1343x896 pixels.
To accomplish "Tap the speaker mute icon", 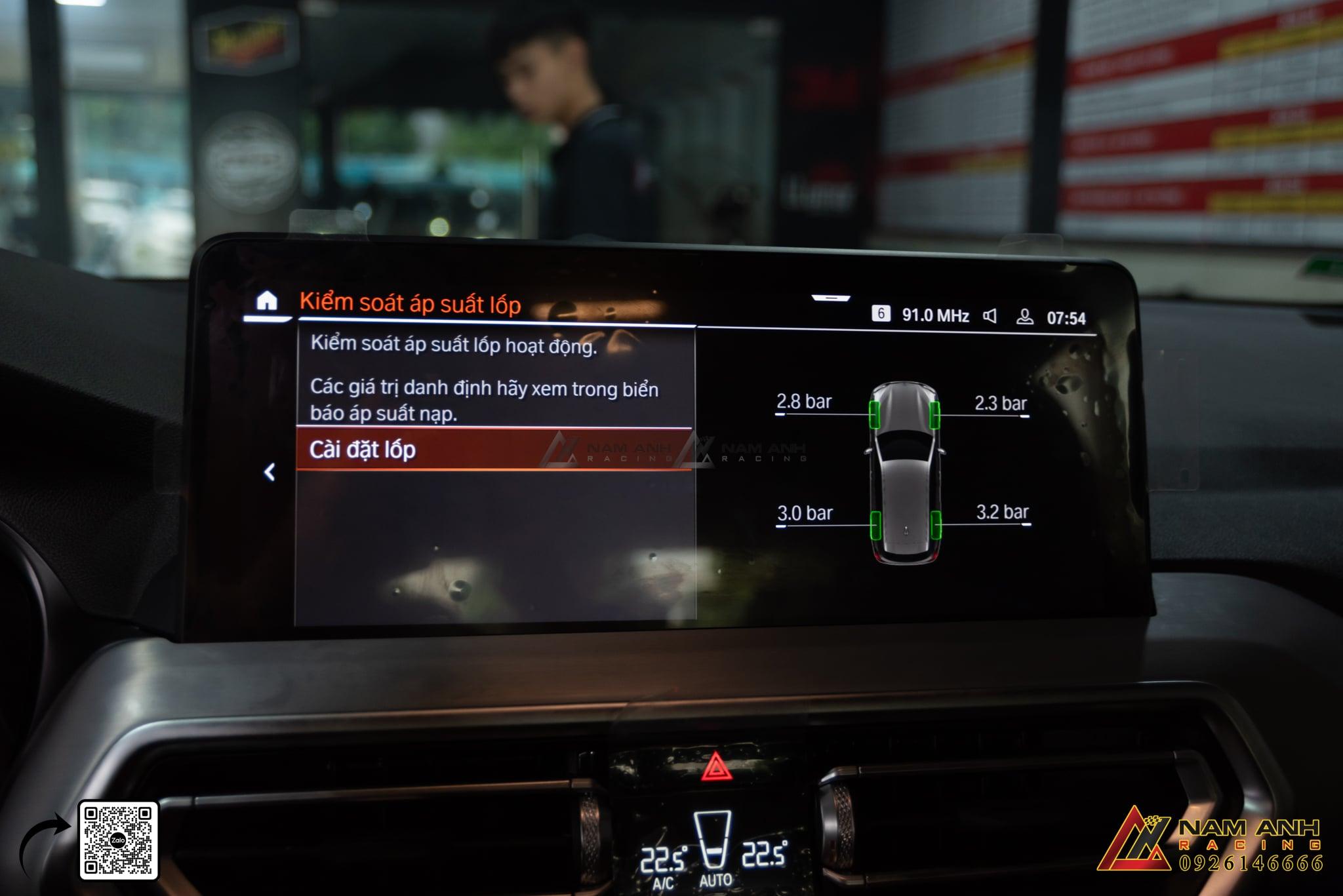I will [990, 317].
